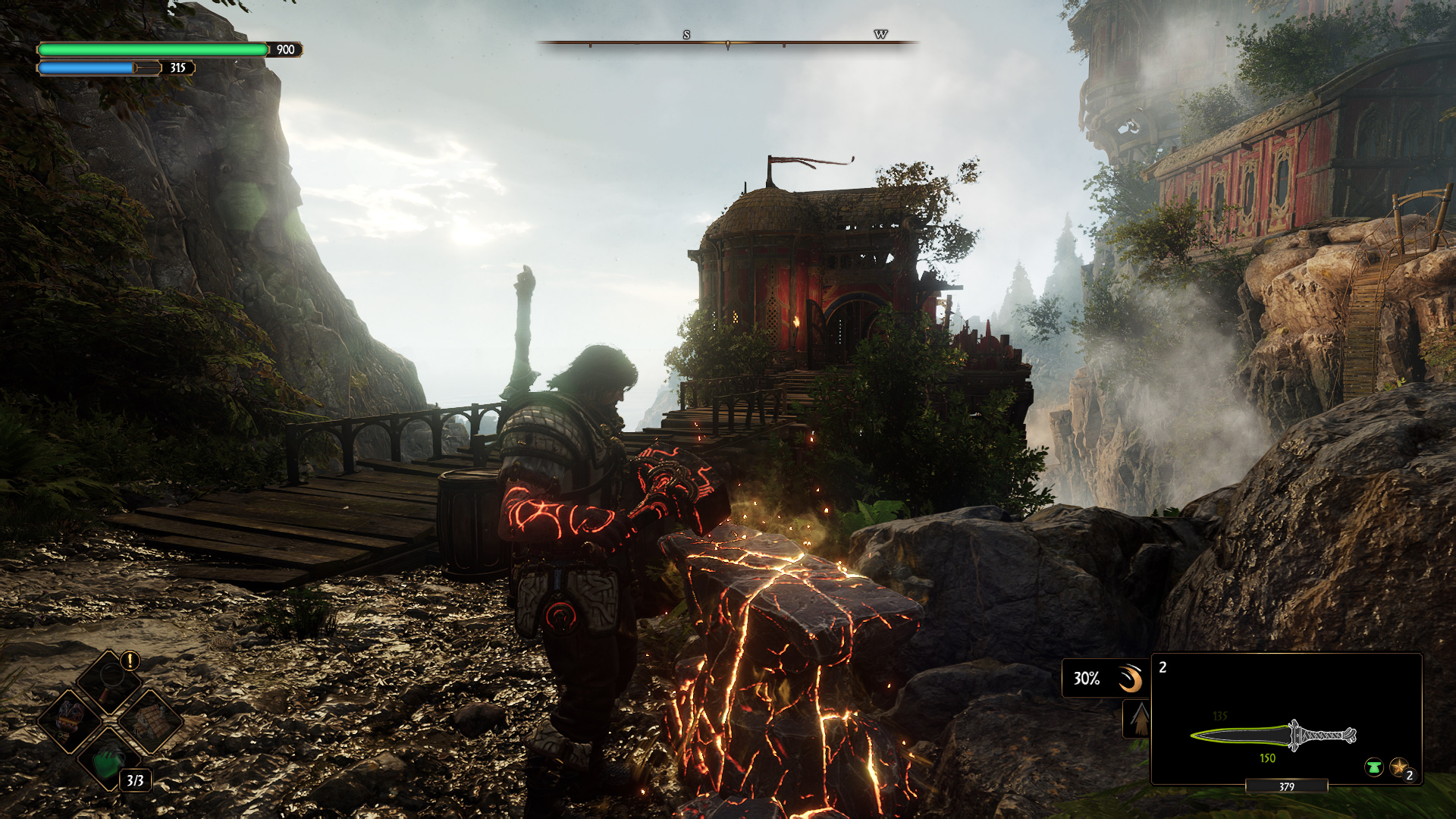The height and width of the screenshot is (819, 1456).
Task: Click the upward arrow buff icon
Action: 1139,719
